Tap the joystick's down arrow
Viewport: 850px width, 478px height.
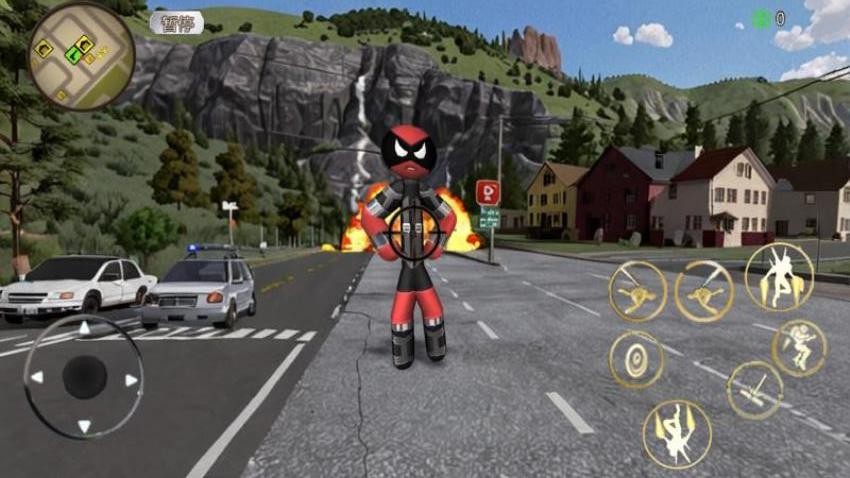click(84, 425)
